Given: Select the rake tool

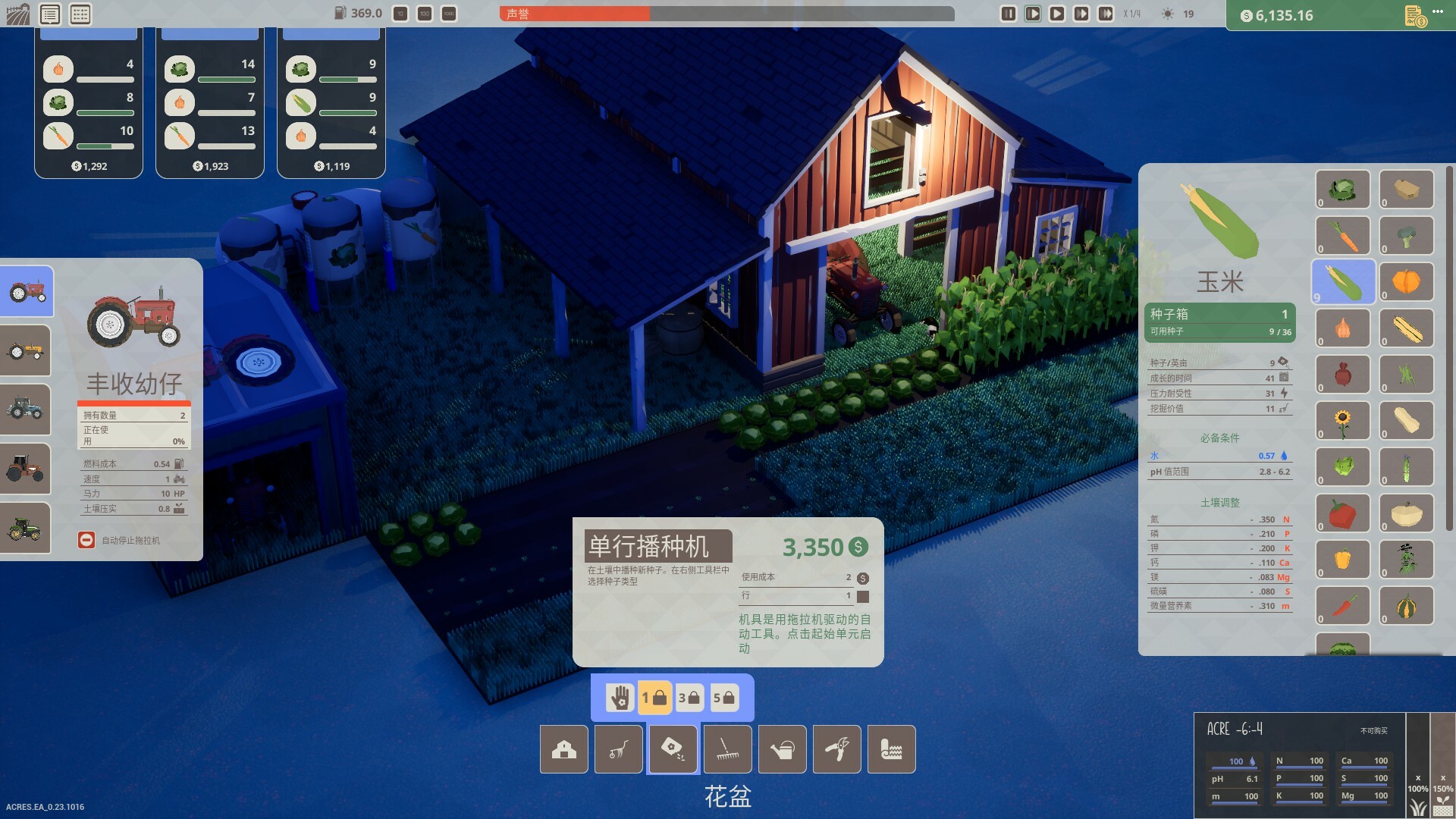Looking at the screenshot, I should pyautogui.click(x=727, y=749).
